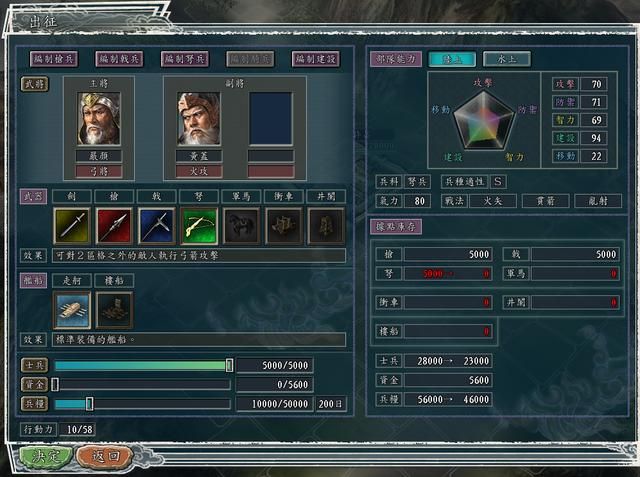Viewport: 640px width, 477px height.
Task: Switch unit stats to the 陸上 tab
Action: tap(452, 59)
